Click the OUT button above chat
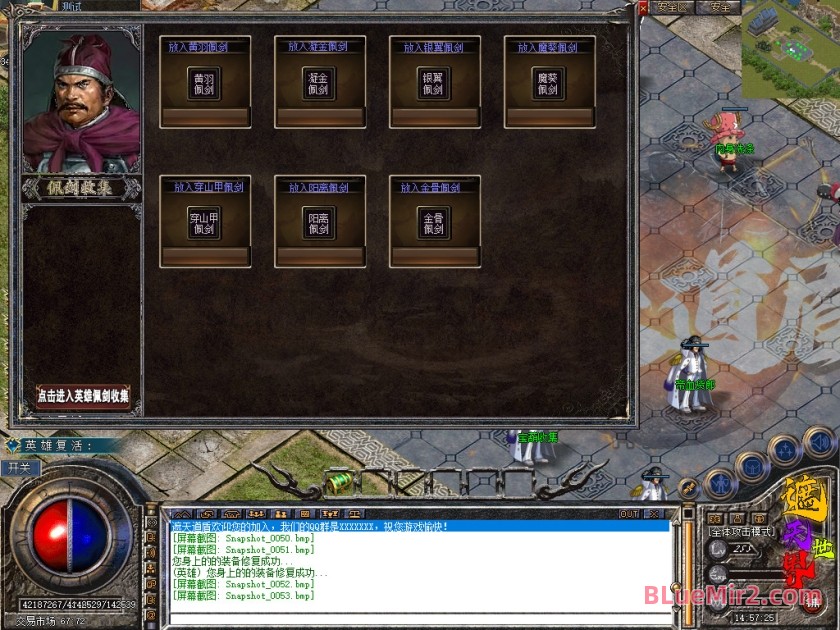This screenshot has width=840, height=630. coord(629,514)
